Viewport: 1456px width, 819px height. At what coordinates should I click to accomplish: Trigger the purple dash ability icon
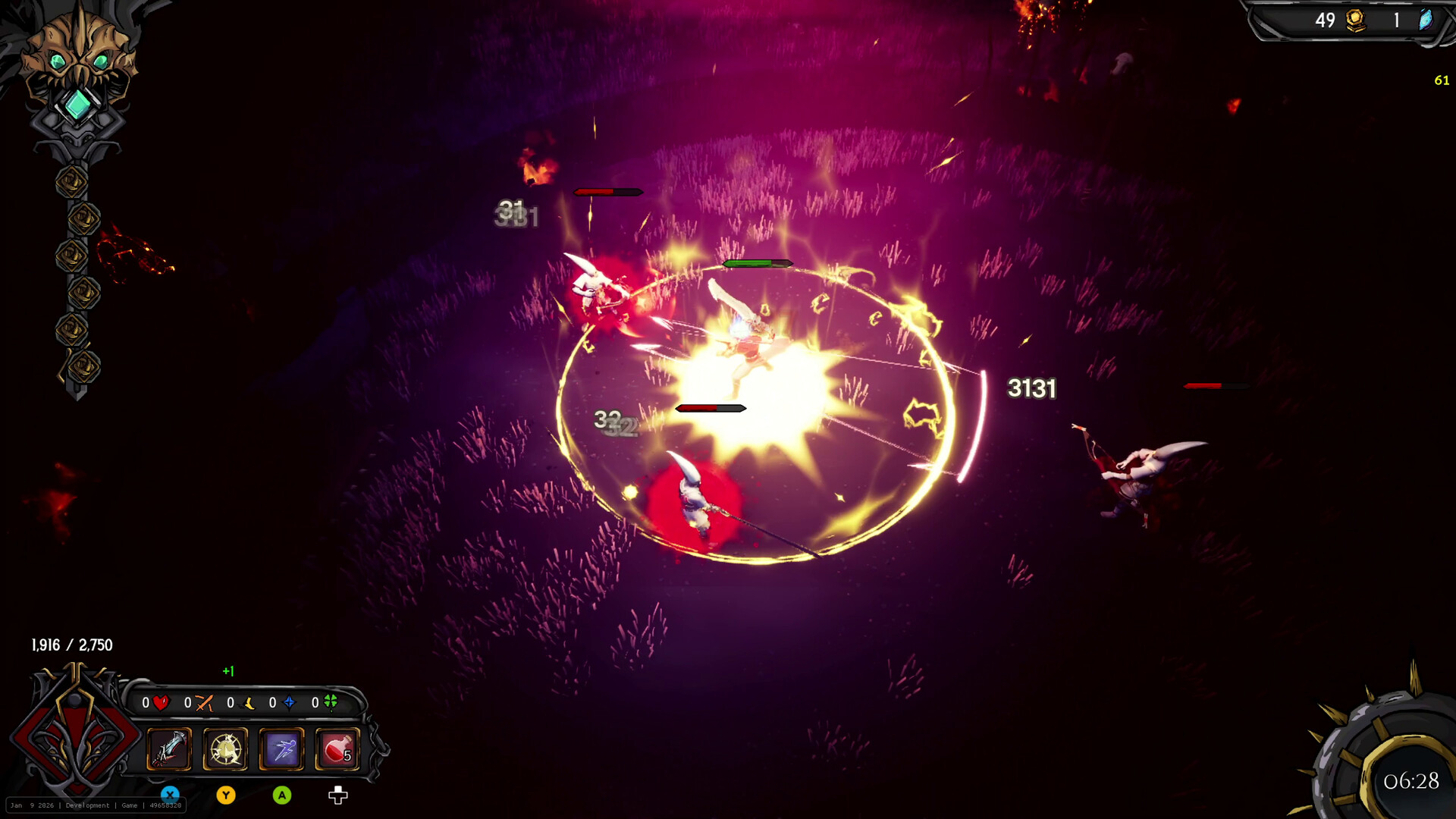coord(282,749)
